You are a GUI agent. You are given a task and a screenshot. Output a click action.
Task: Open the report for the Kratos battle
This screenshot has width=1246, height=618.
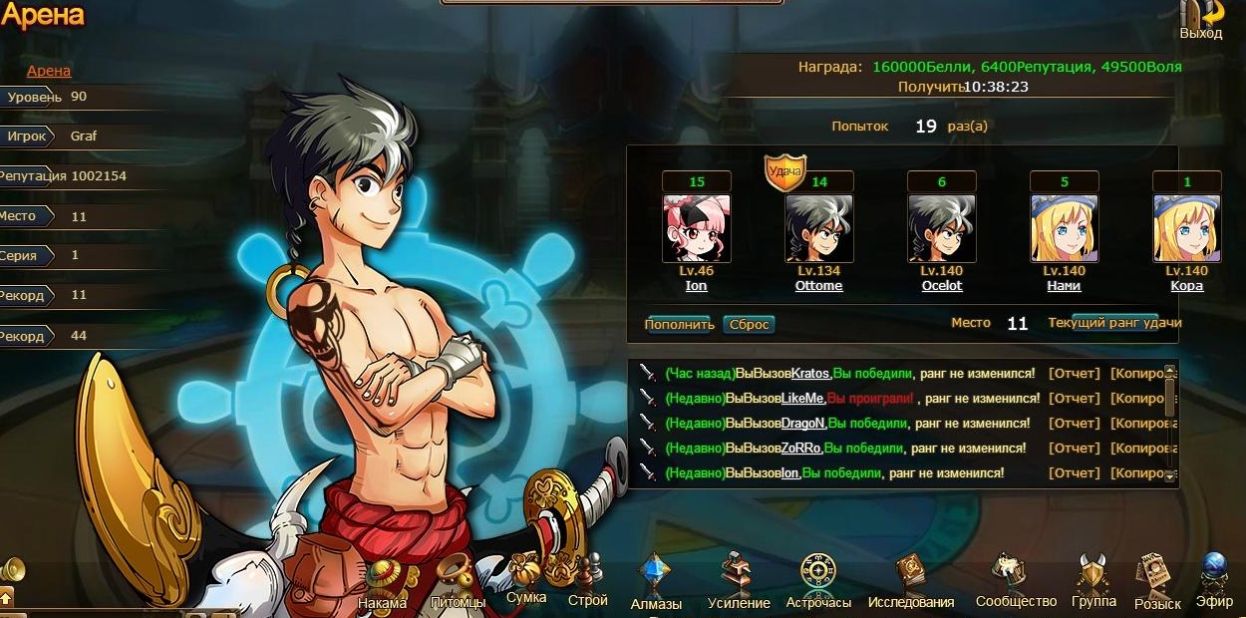pos(1073,373)
